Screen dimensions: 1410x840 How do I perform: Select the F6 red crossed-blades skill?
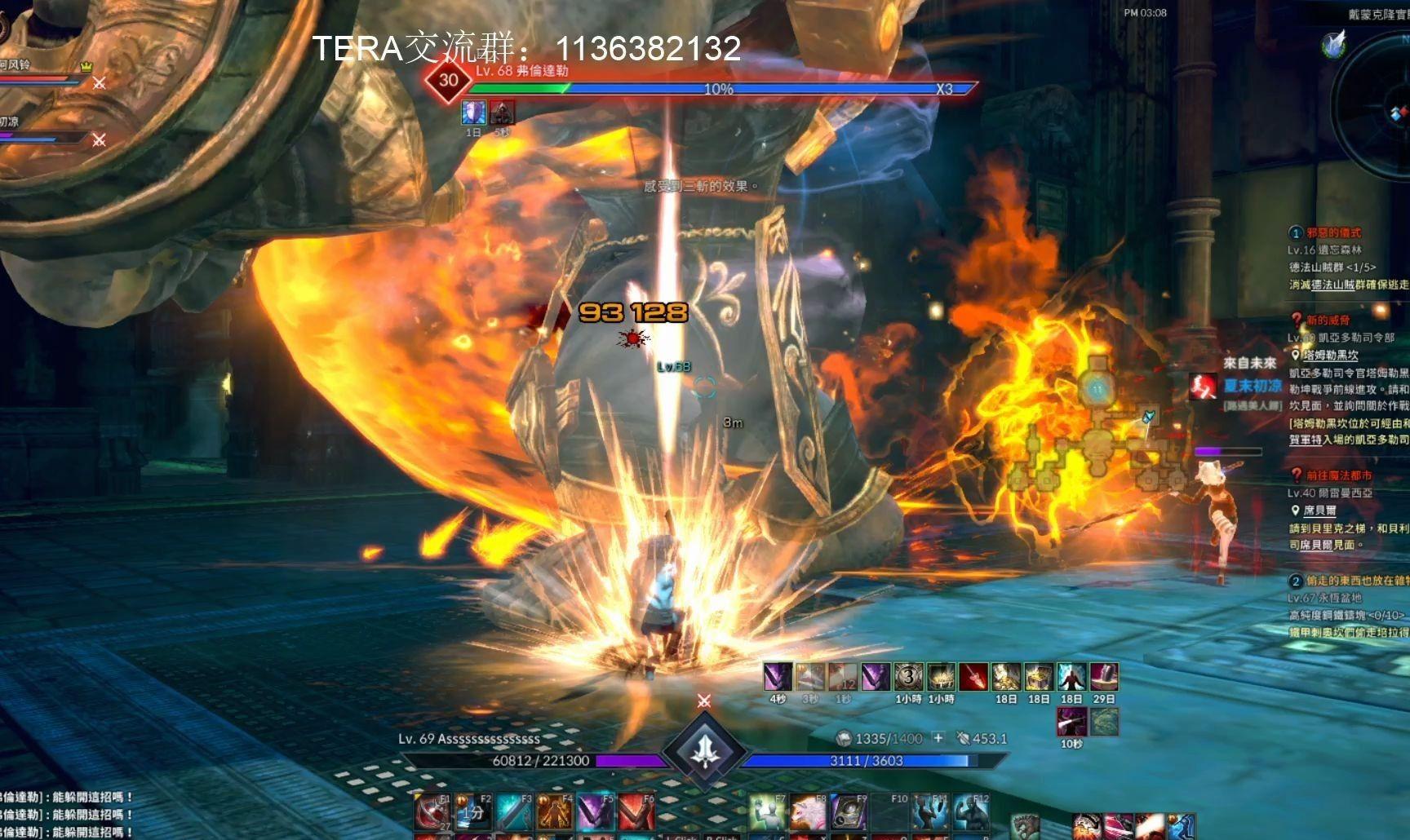pos(636,812)
